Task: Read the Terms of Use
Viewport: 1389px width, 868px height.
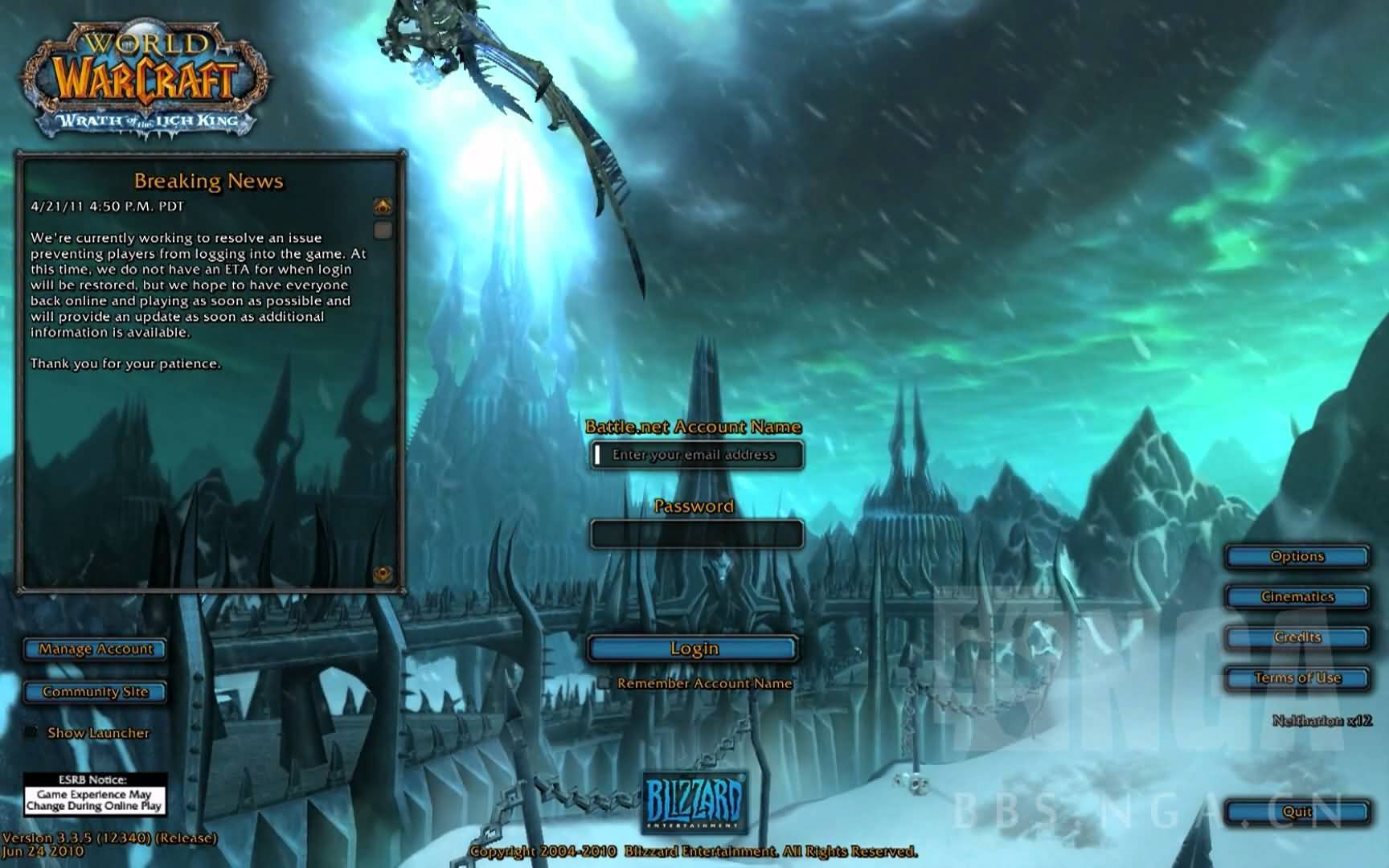Action: (1297, 678)
